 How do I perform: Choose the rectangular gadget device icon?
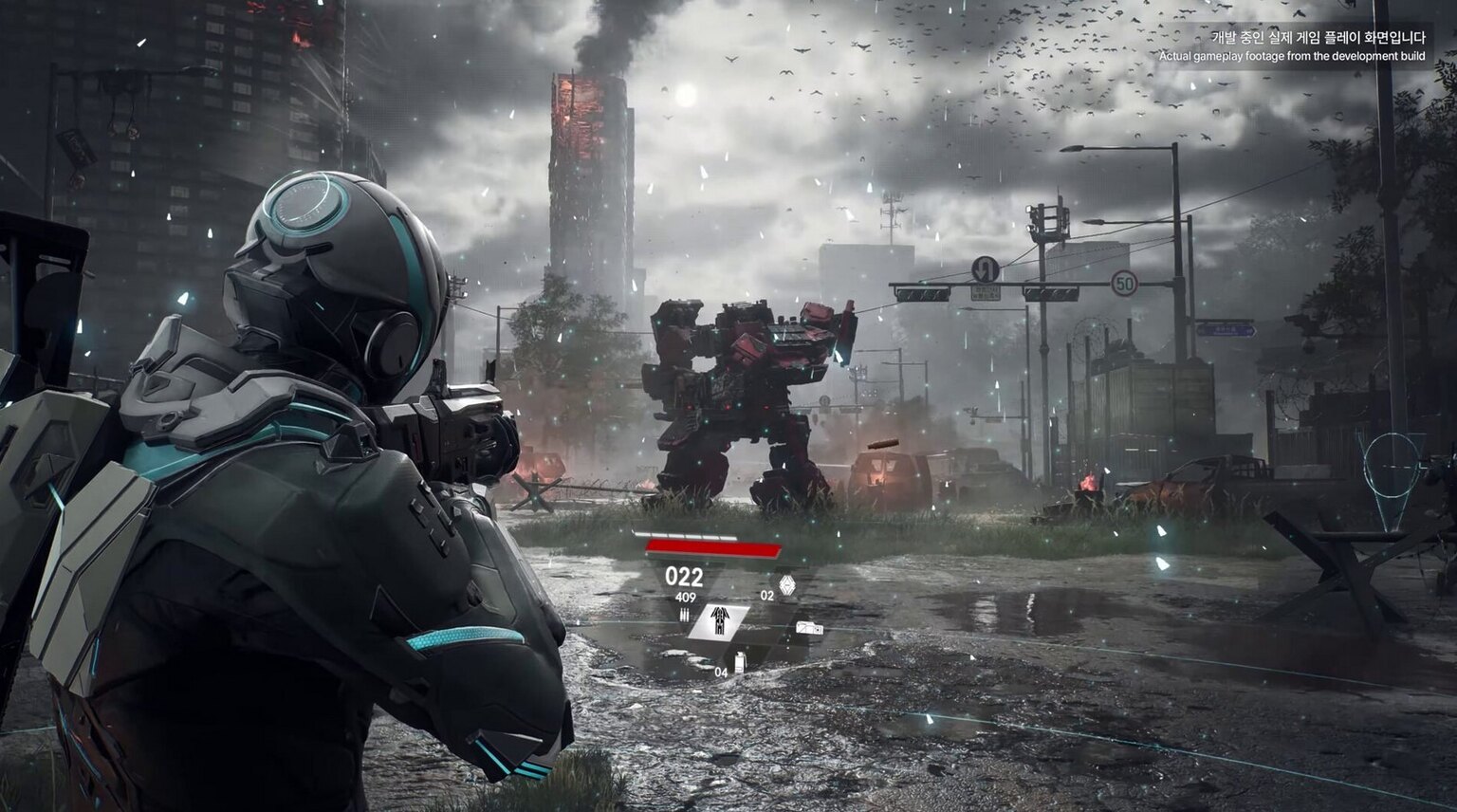click(x=809, y=628)
